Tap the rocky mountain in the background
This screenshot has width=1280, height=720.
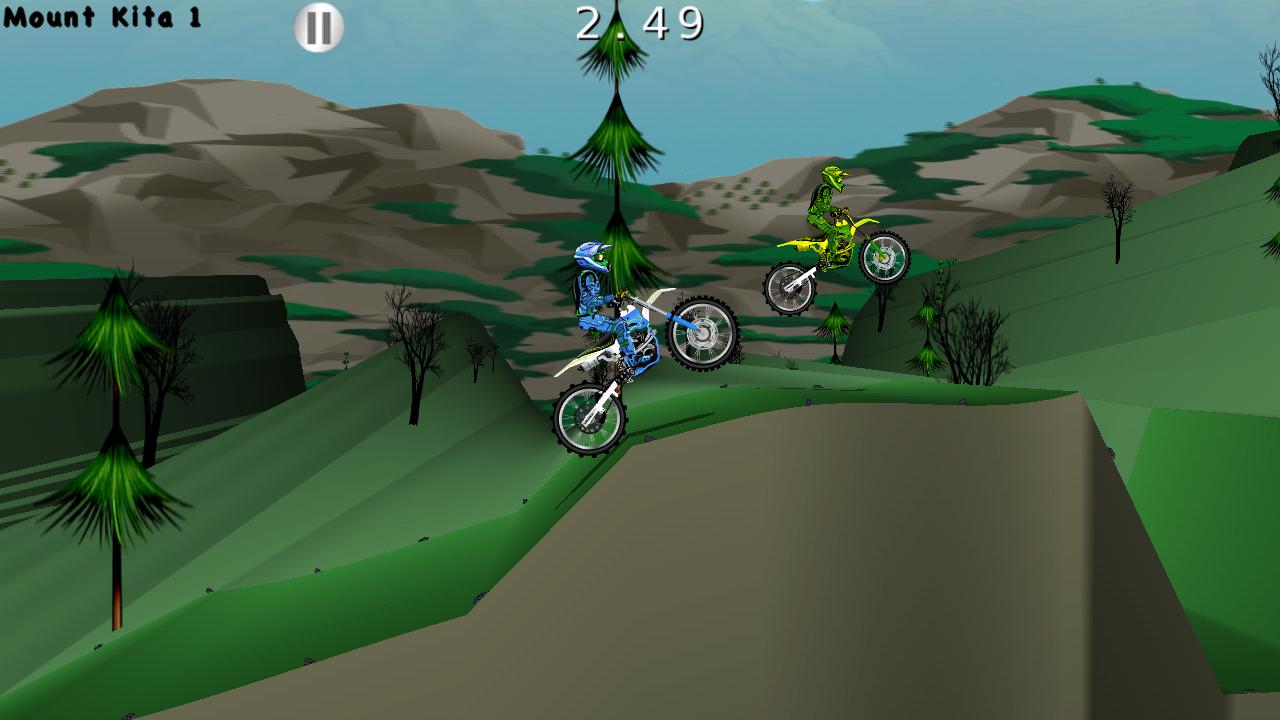[250, 150]
